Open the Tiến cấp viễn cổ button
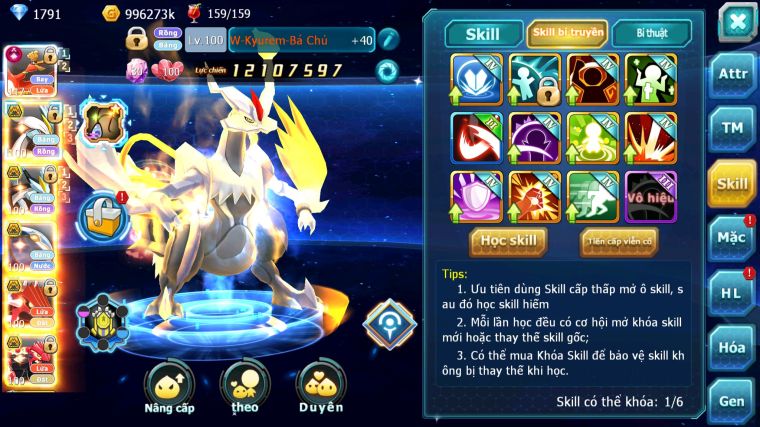Screen dimensions: 760x427 [619, 240]
